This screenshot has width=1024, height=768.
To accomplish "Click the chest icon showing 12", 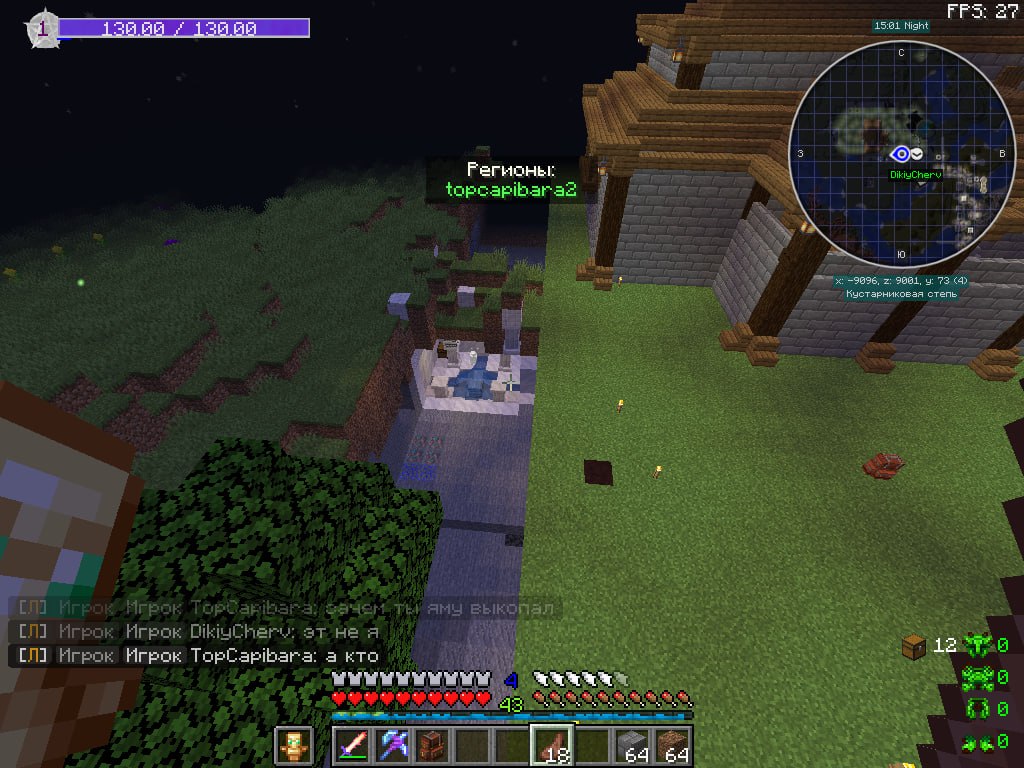I will coord(915,645).
